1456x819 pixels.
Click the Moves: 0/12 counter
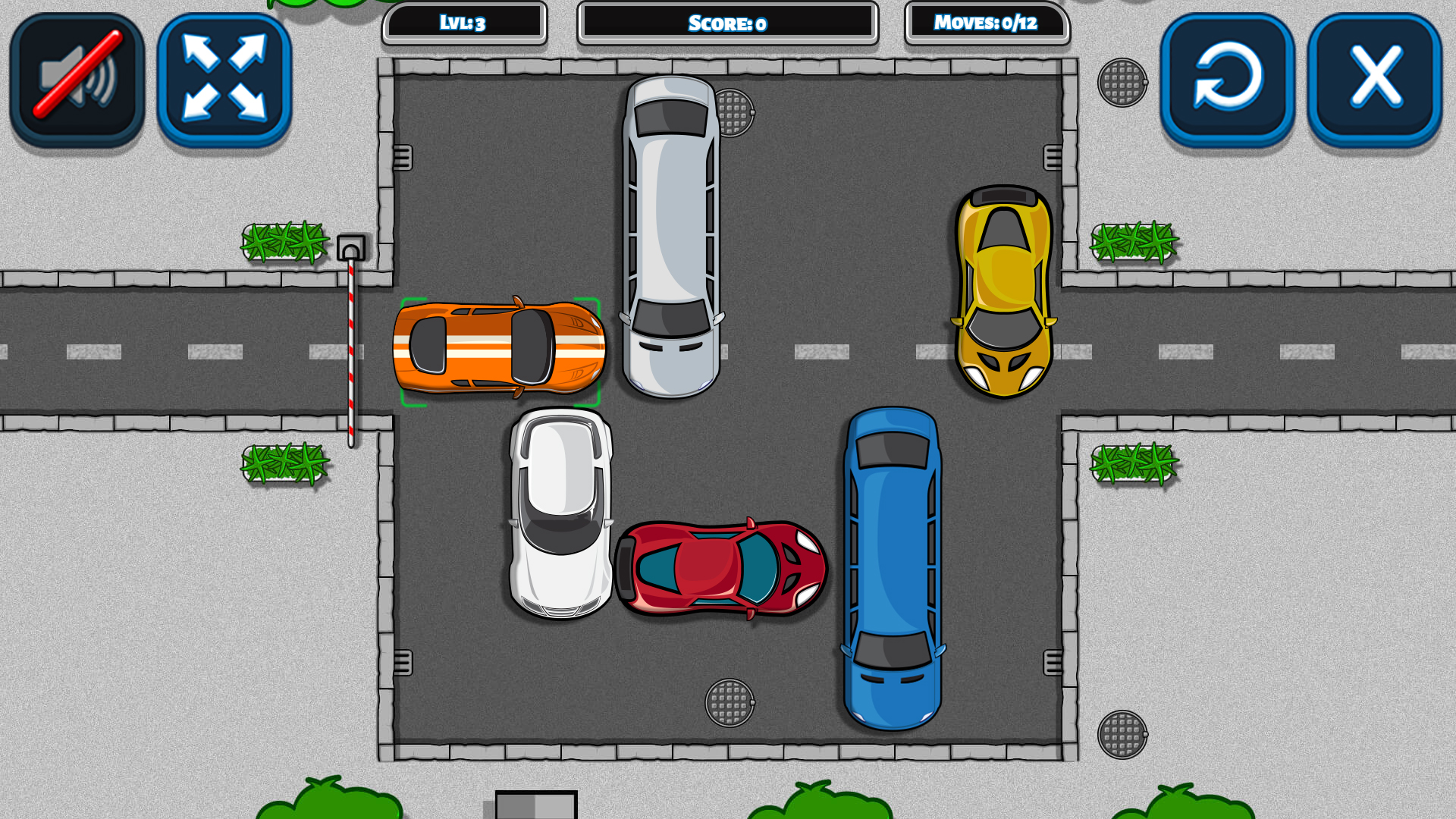(987, 23)
